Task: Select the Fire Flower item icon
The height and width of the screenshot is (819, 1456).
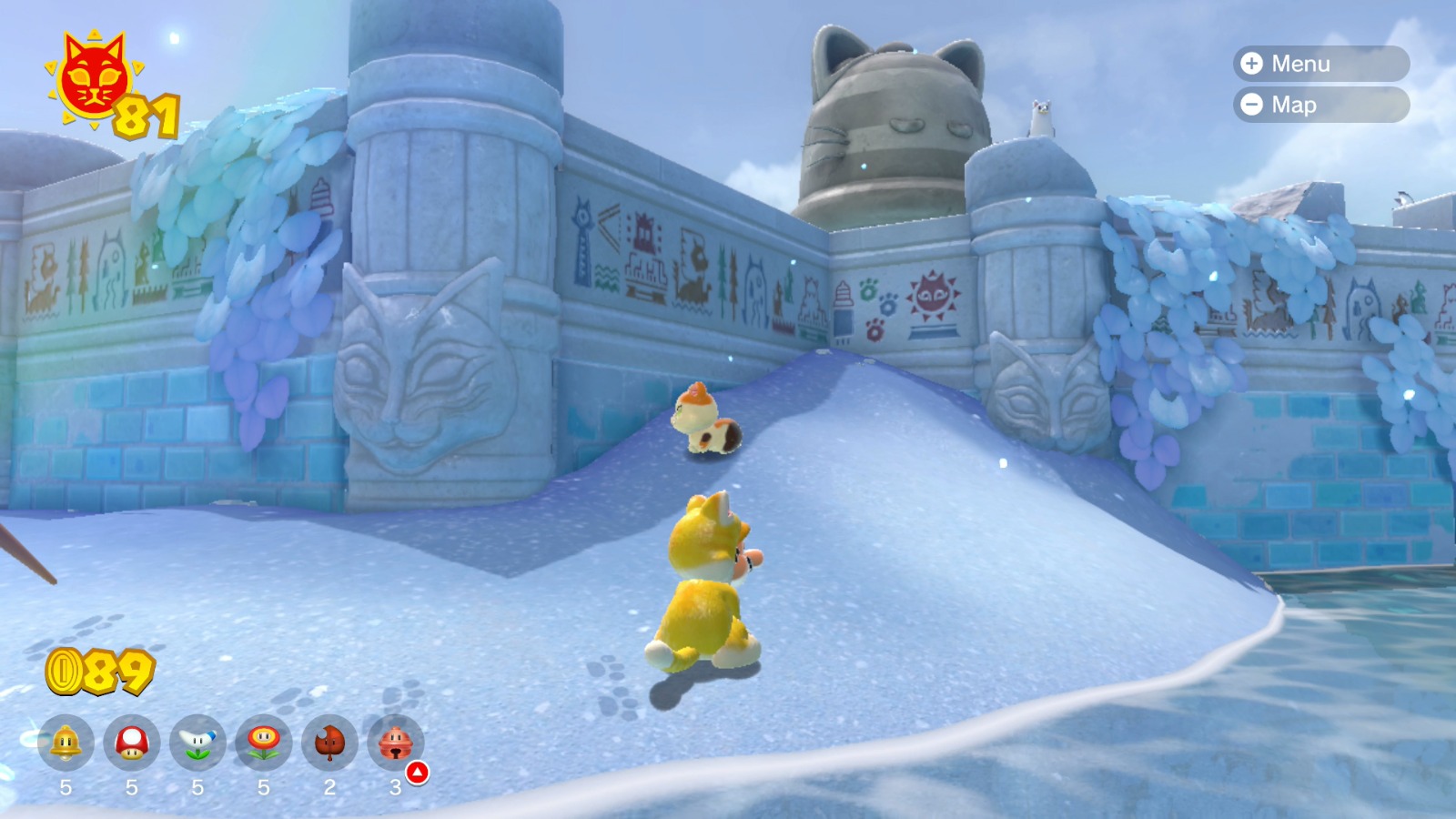Action: pyautogui.click(x=264, y=743)
